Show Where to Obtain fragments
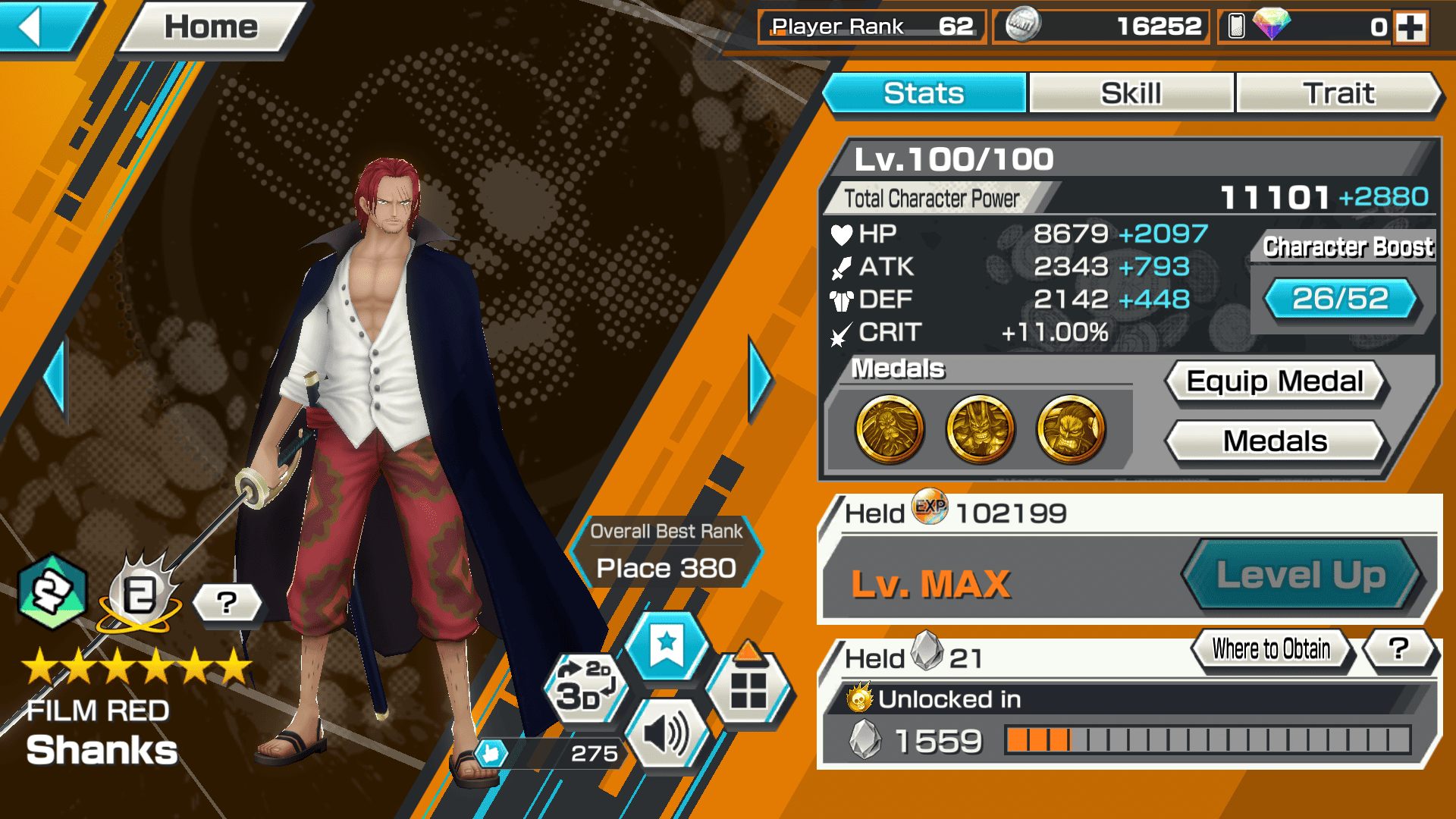 [1271, 649]
